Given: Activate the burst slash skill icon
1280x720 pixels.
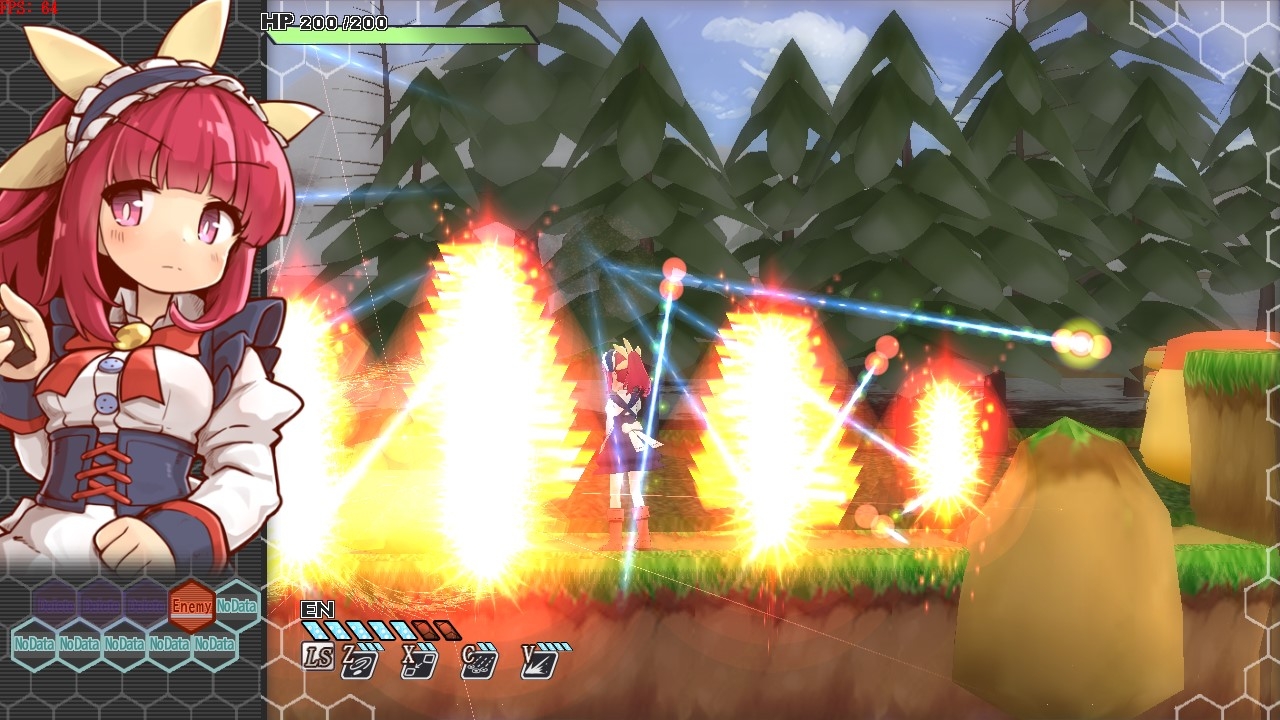Looking at the screenshot, I should 539,662.
